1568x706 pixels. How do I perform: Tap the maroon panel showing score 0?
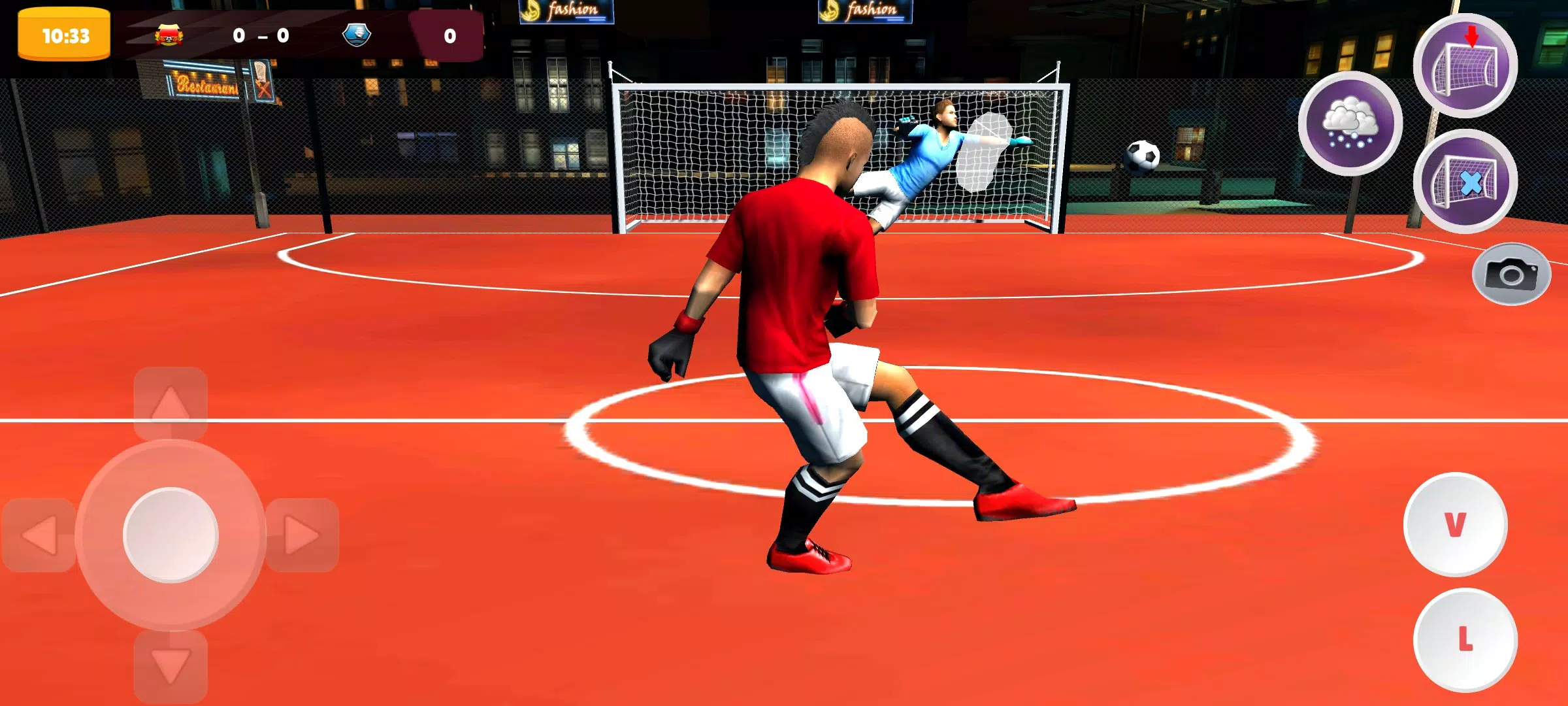(x=448, y=34)
